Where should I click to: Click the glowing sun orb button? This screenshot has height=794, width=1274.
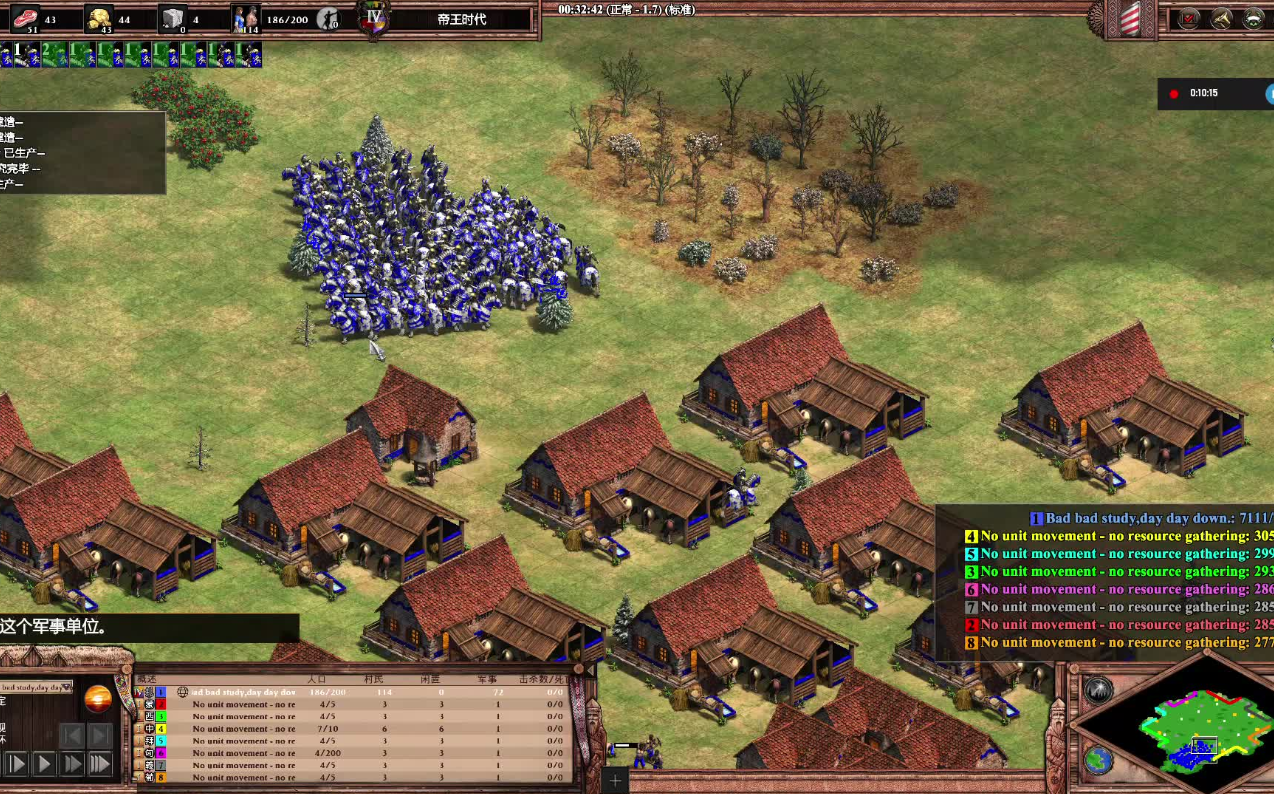pyautogui.click(x=98, y=699)
